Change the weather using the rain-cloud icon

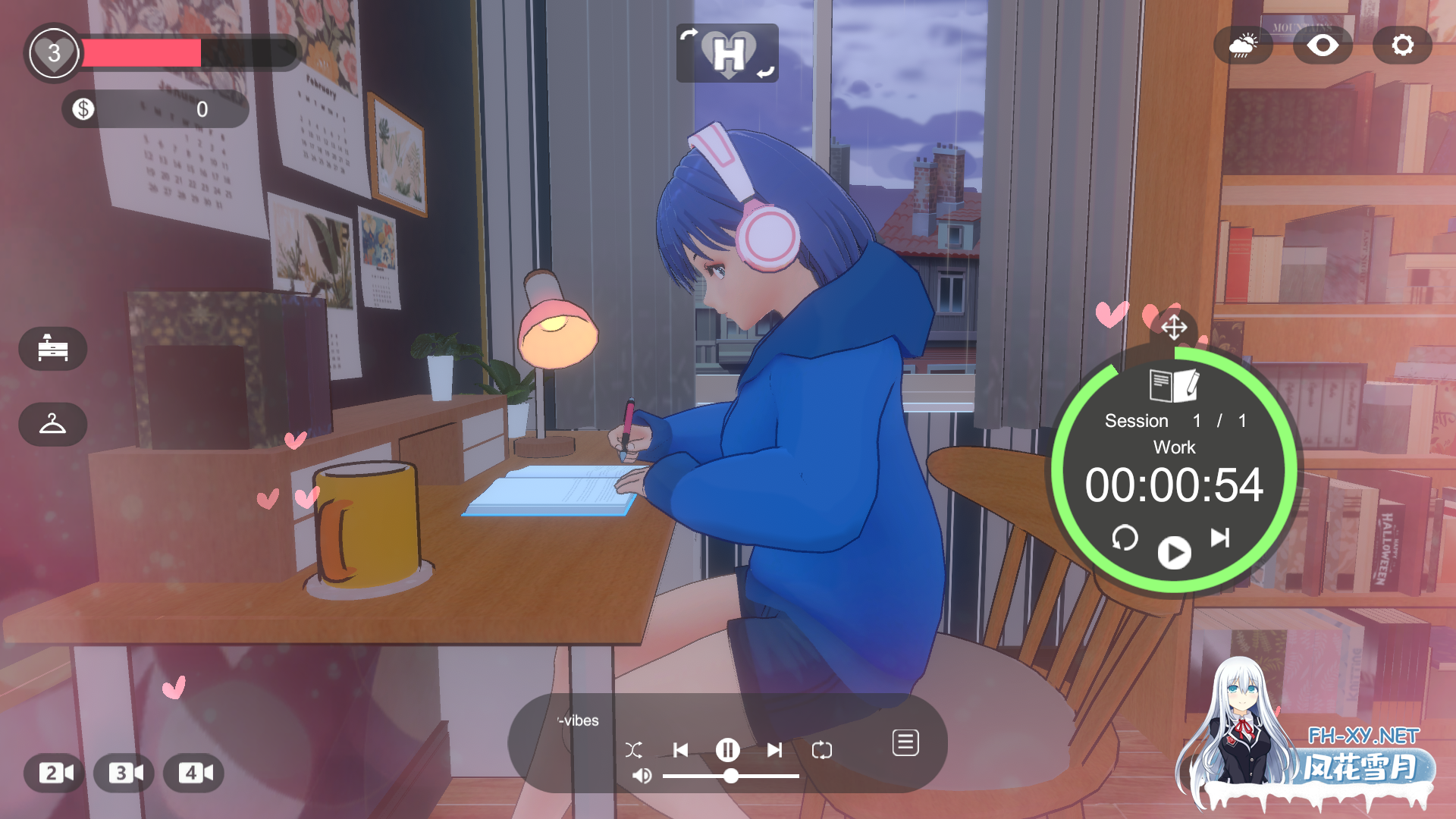(1244, 45)
